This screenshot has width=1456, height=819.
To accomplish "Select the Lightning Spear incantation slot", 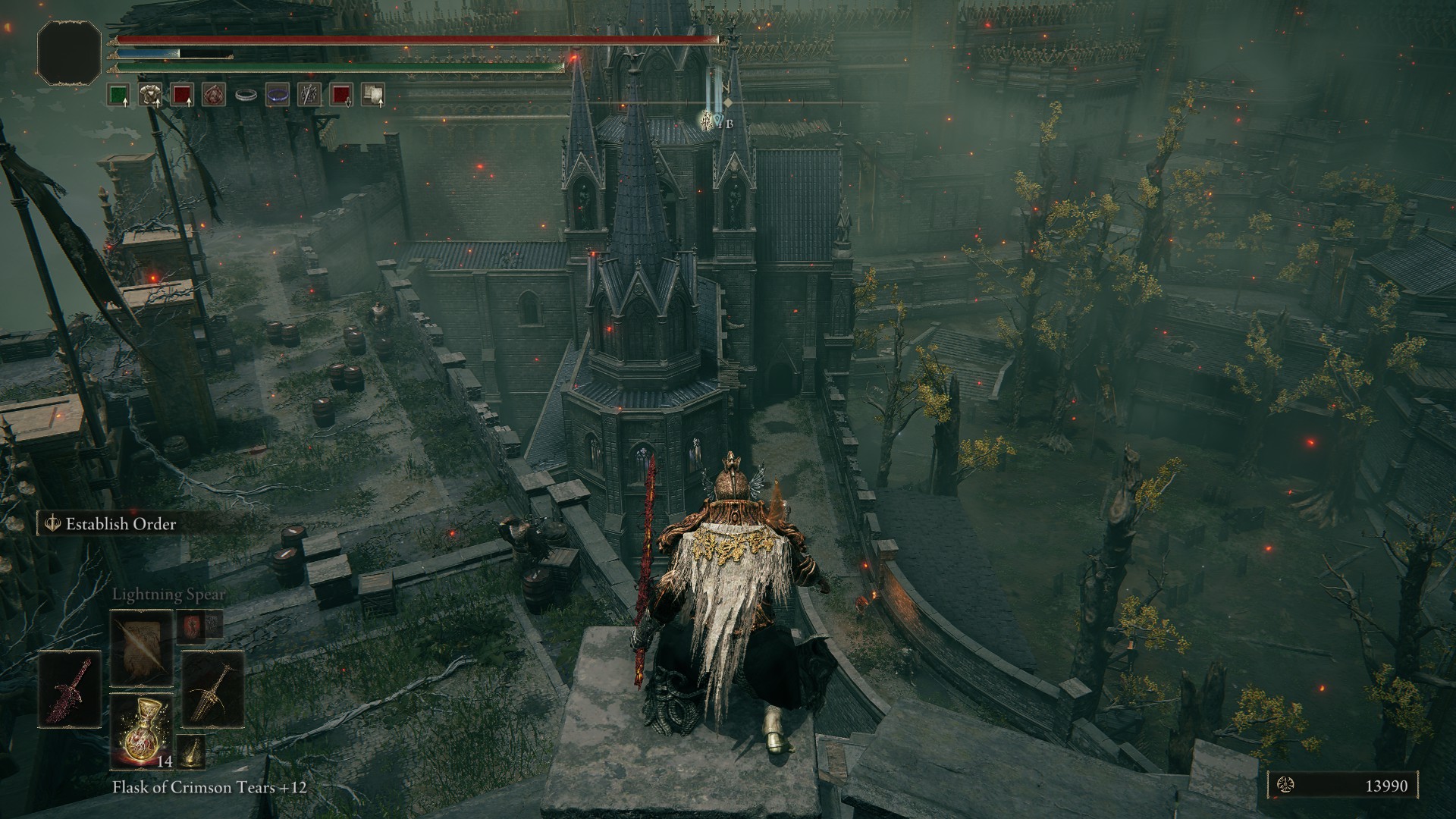I will [x=141, y=648].
